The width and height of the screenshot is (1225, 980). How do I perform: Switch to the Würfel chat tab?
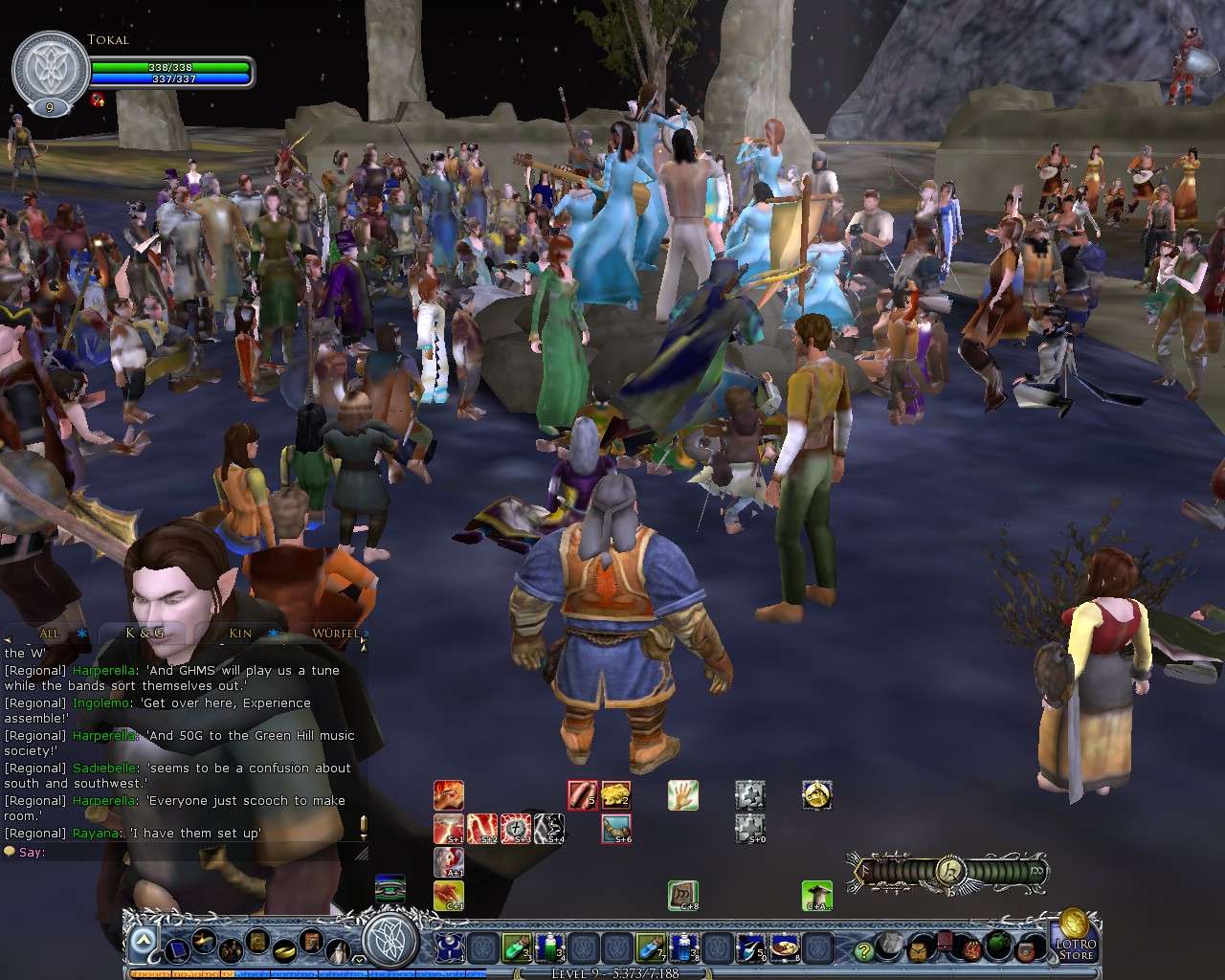coord(335,634)
